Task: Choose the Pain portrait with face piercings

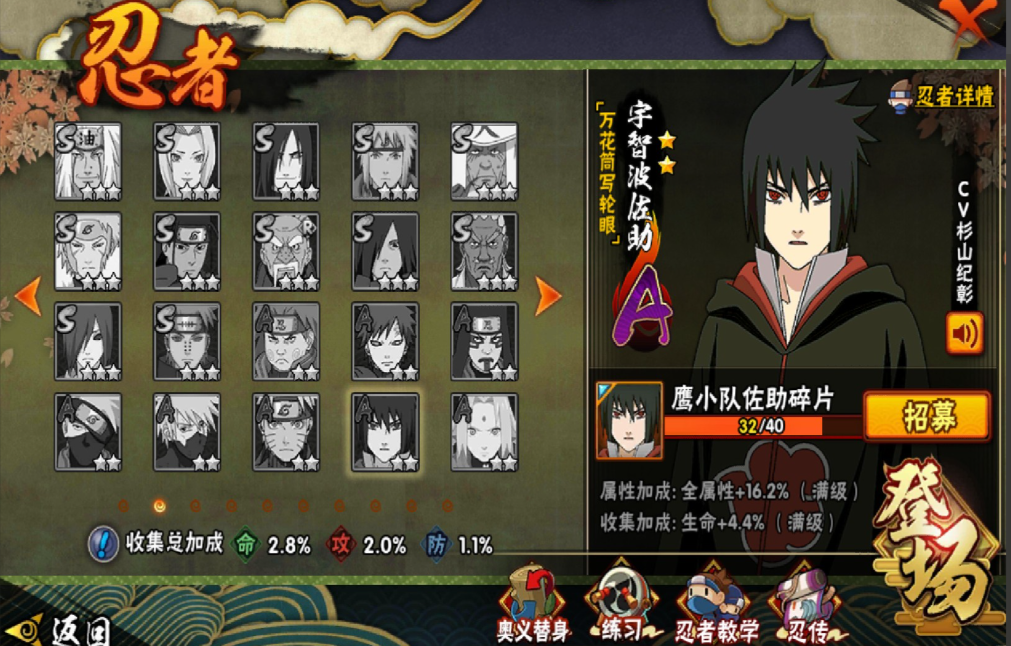Action: 186,341
